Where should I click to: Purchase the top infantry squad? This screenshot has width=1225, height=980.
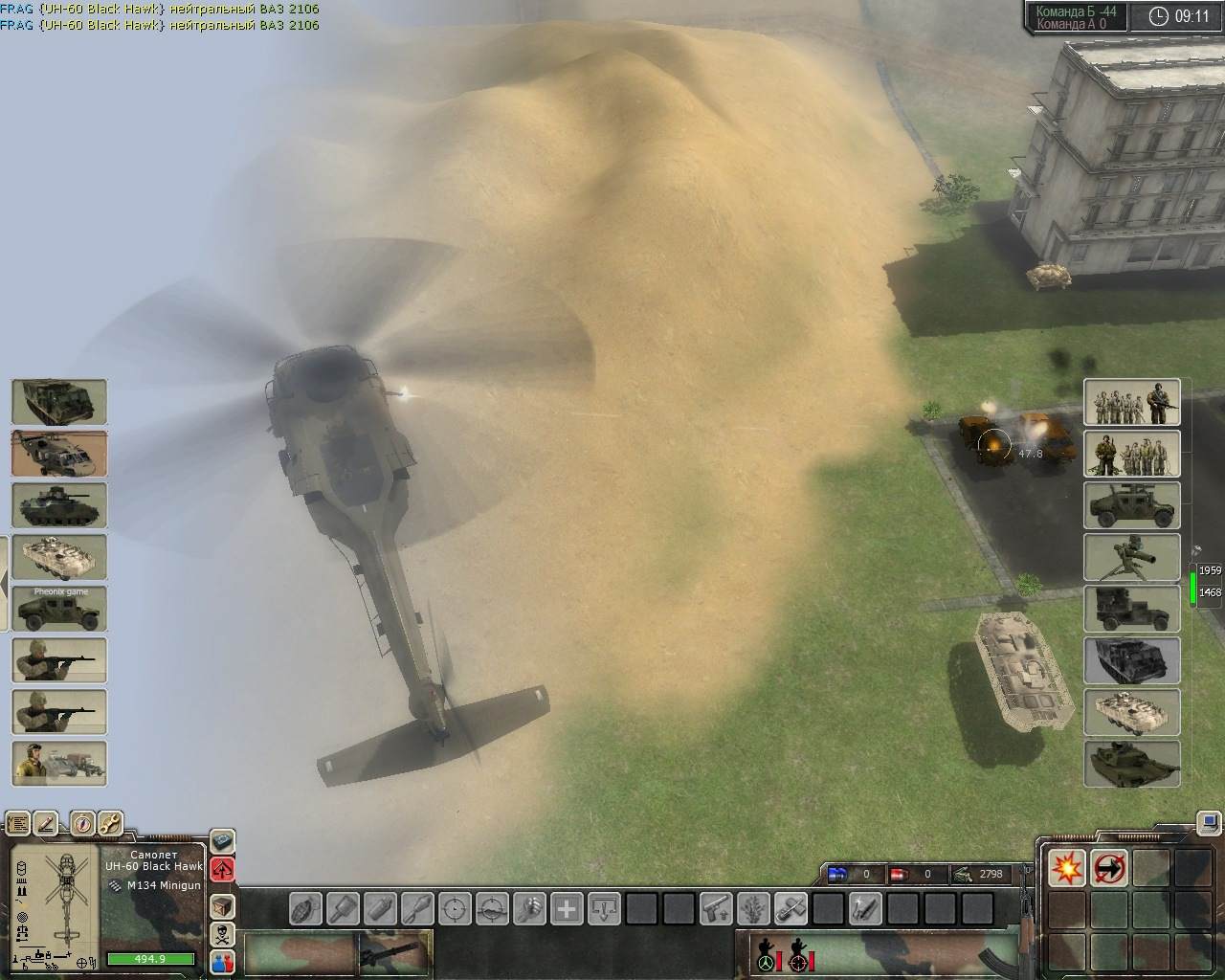click(1131, 402)
